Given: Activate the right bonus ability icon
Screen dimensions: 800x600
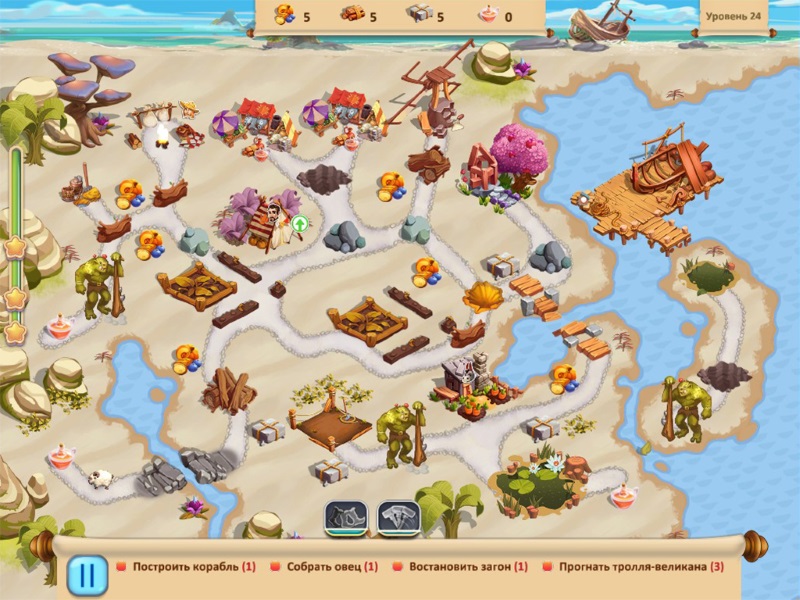Looking at the screenshot, I should 397,518.
